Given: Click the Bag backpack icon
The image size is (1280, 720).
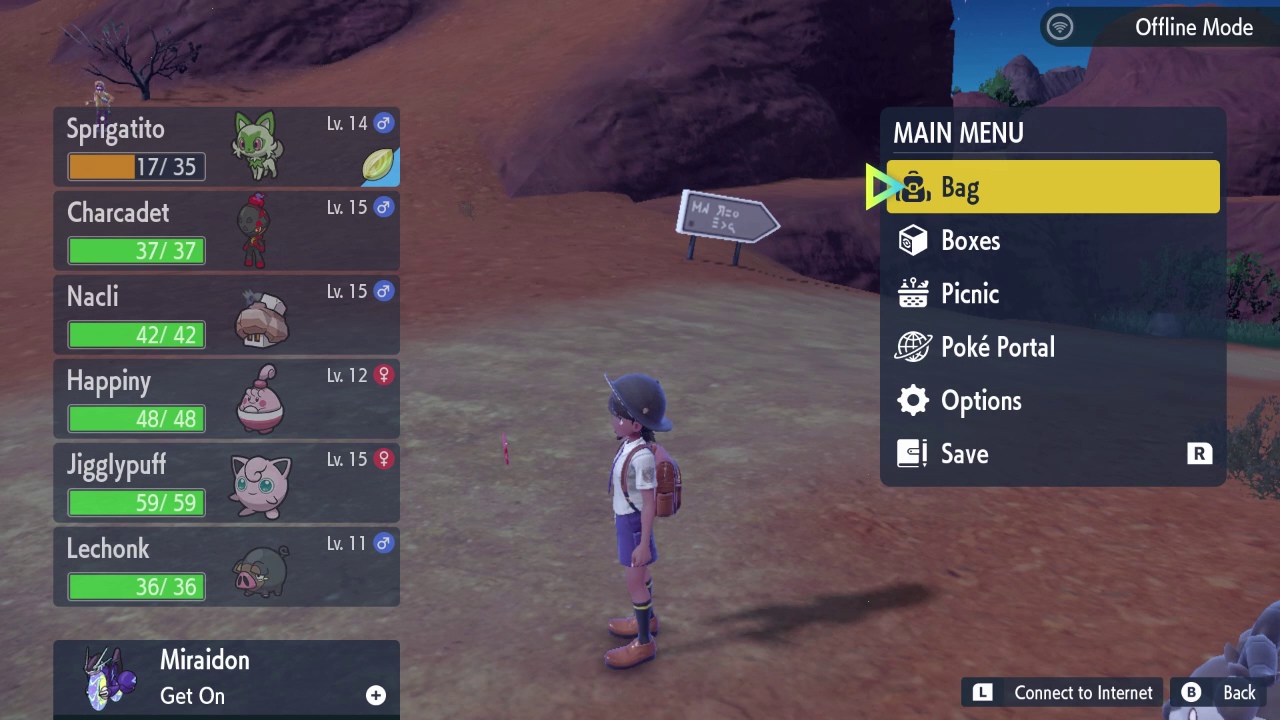Looking at the screenshot, I should tap(913, 188).
